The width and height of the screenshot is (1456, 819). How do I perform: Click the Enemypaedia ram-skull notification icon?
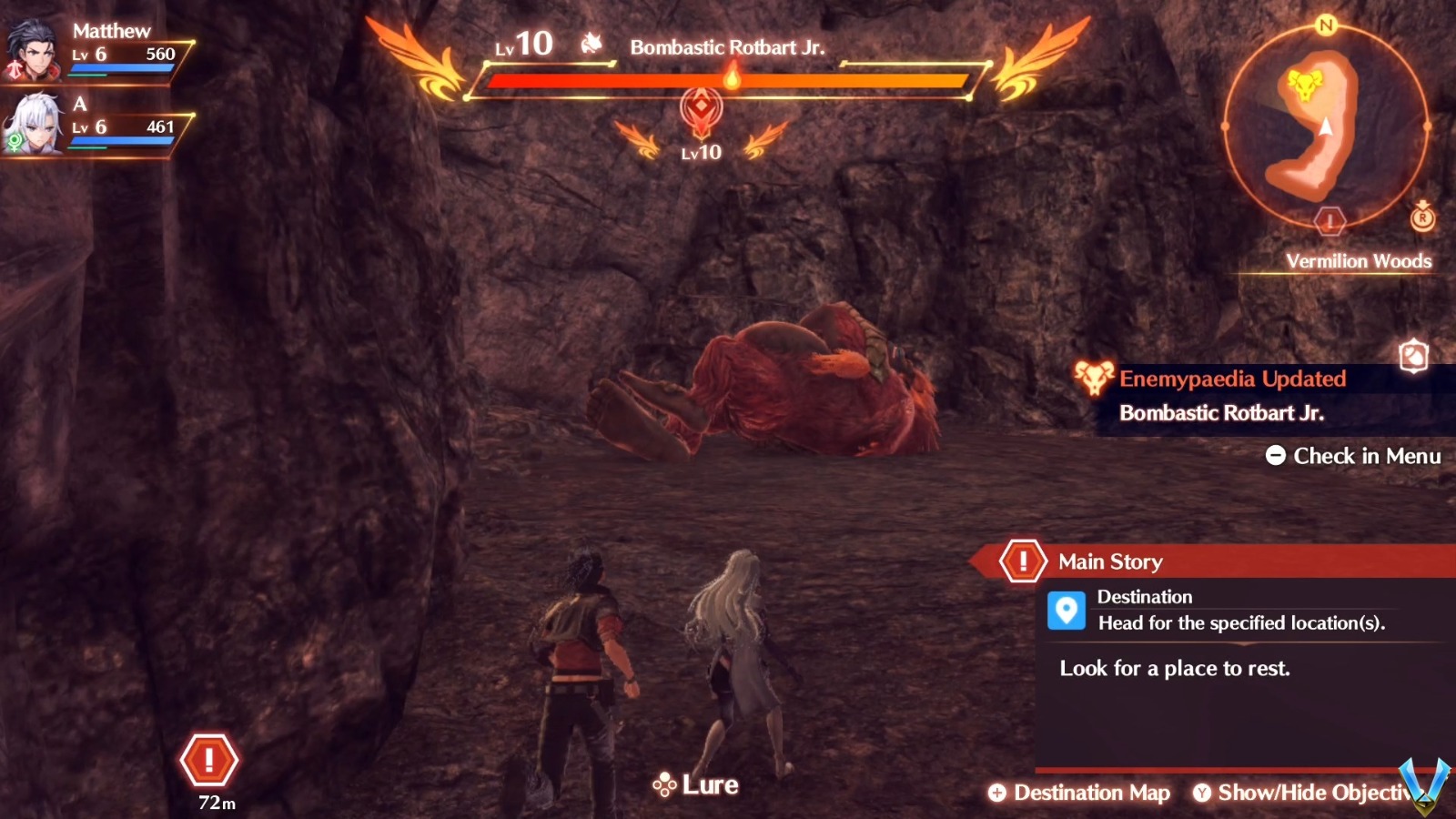(x=1095, y=379)
